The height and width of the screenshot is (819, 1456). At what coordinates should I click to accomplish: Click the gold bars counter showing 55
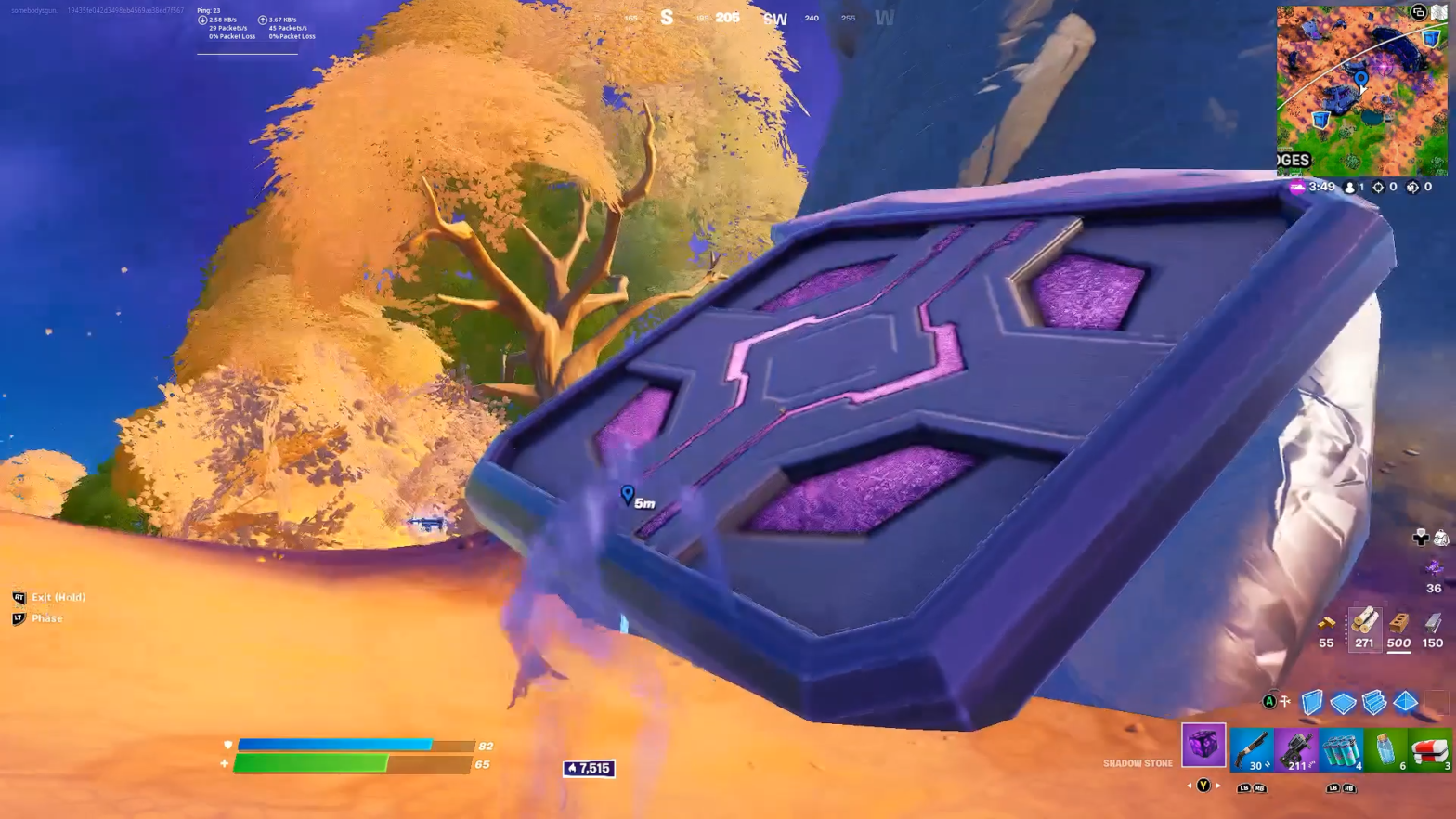[x=1326, y=630]
